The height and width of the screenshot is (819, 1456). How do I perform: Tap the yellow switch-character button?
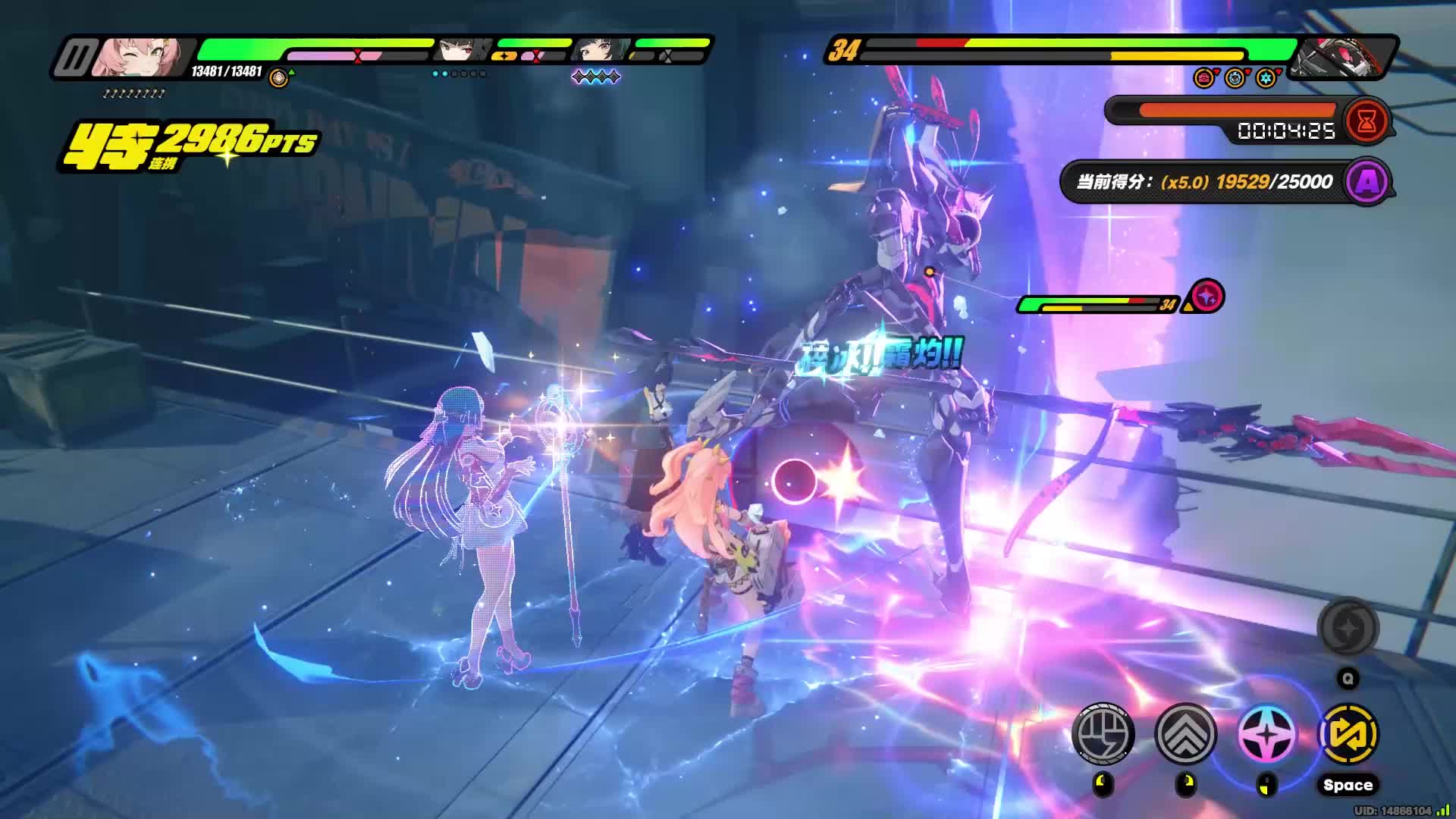click(1348, 733)
